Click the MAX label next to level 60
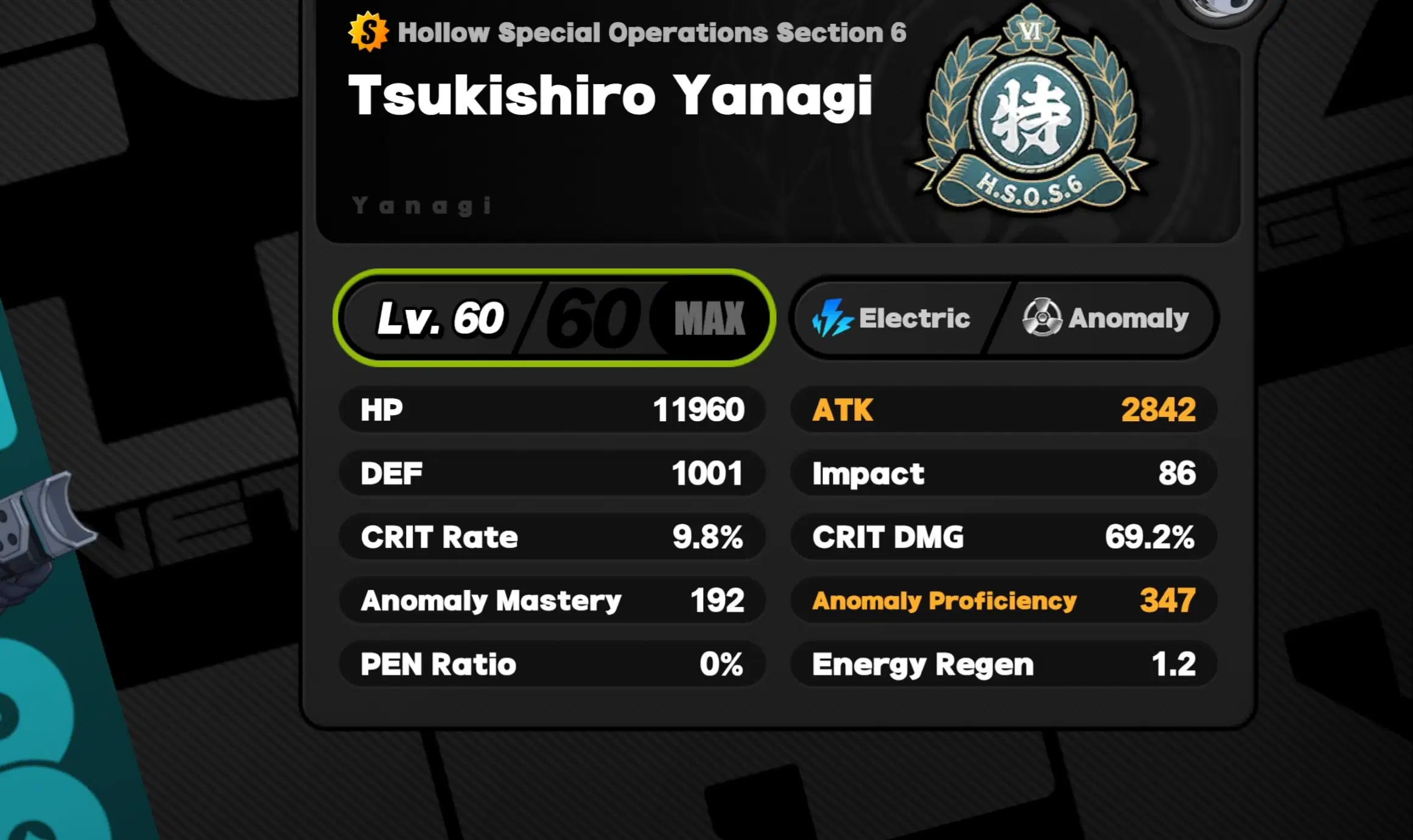 (x=710, y=317)
